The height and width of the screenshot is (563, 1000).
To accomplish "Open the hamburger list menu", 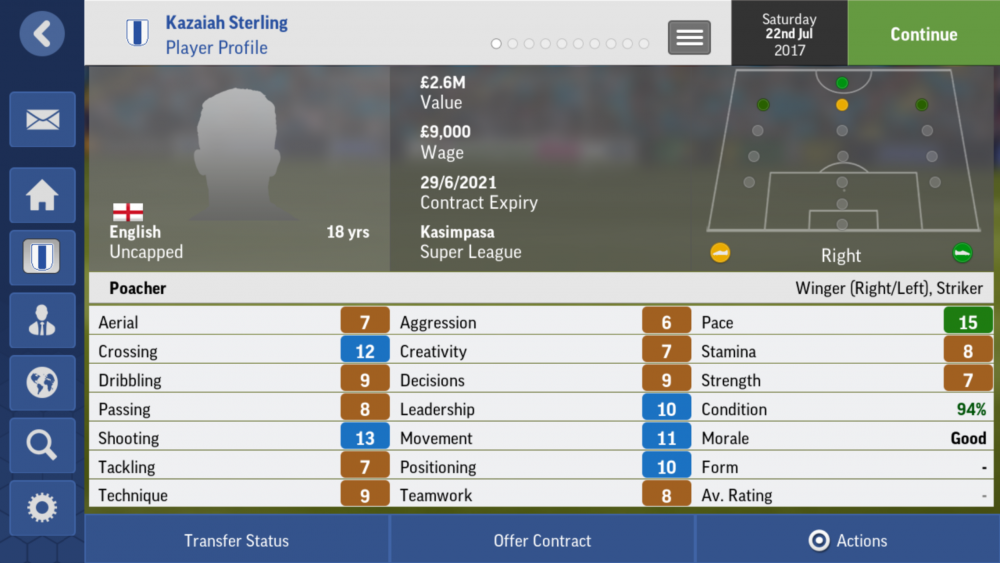I will [x=689, y=37].
